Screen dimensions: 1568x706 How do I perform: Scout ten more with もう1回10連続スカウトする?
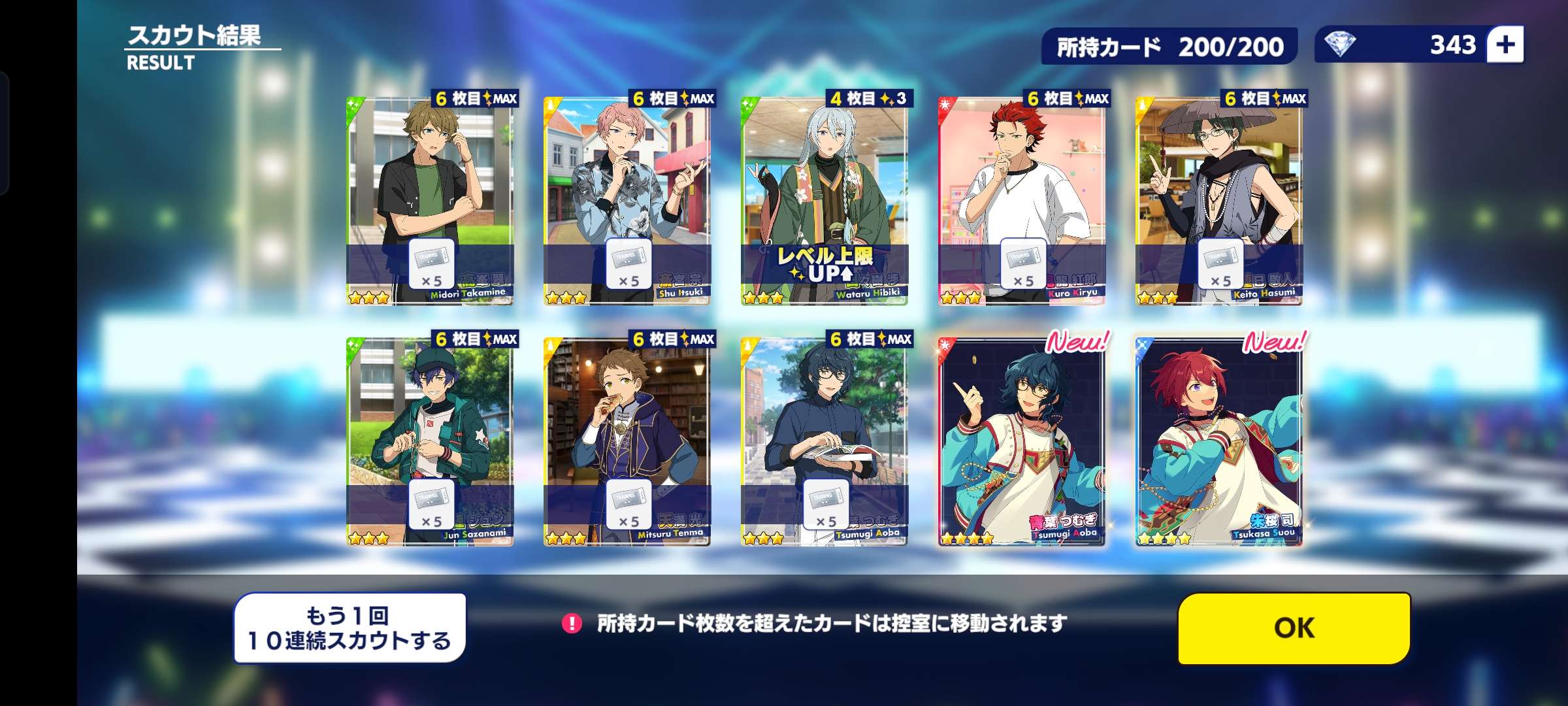click(x=350, y=628)
